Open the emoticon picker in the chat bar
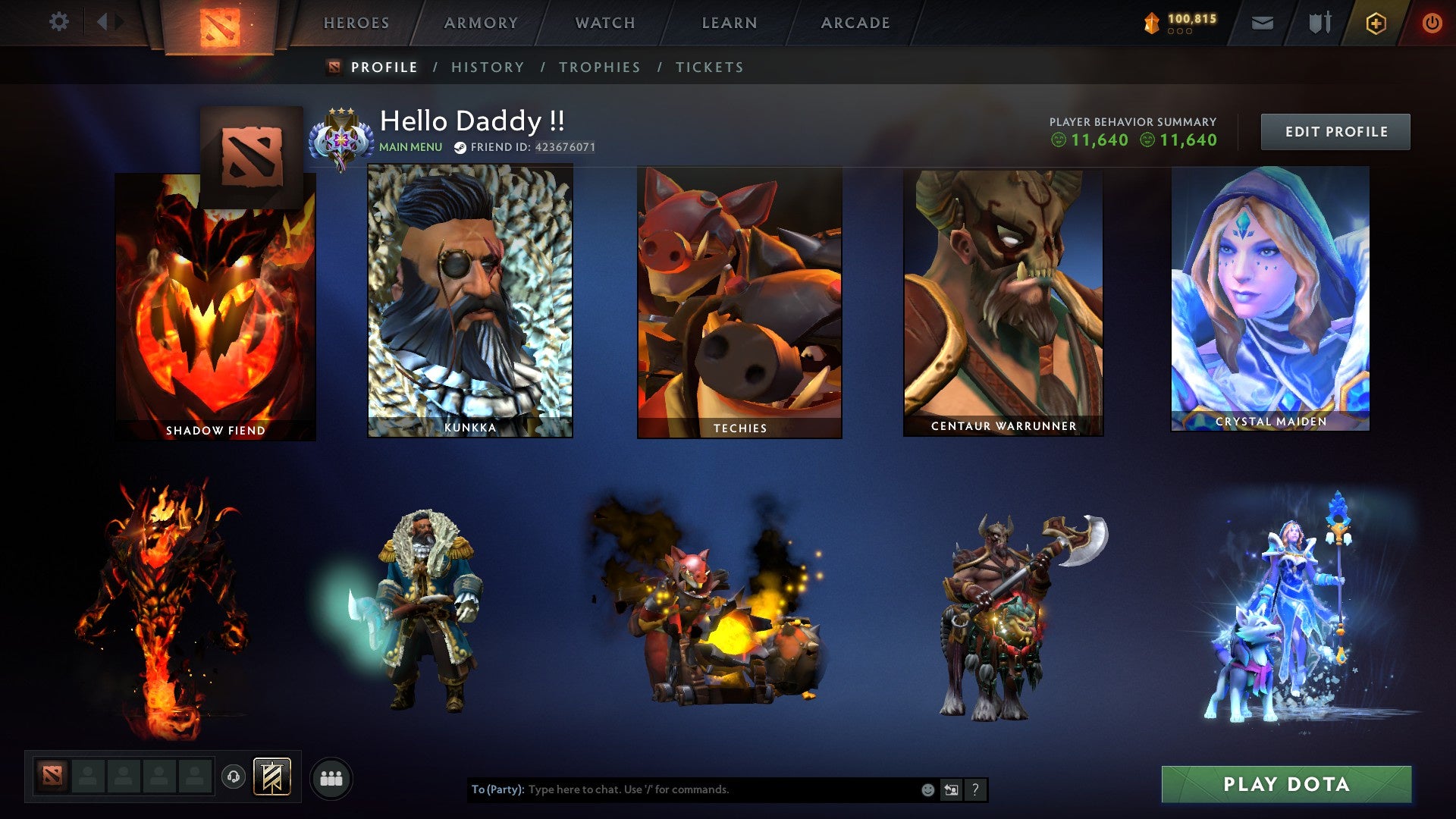 927,789
